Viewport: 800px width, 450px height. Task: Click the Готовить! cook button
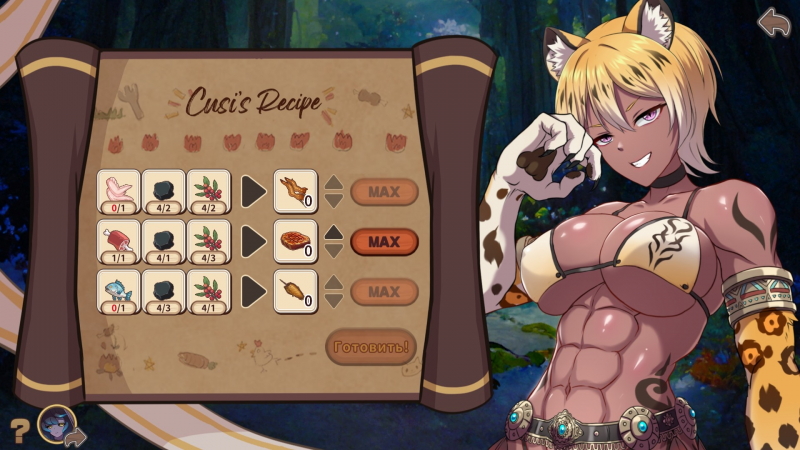point(370,347)
